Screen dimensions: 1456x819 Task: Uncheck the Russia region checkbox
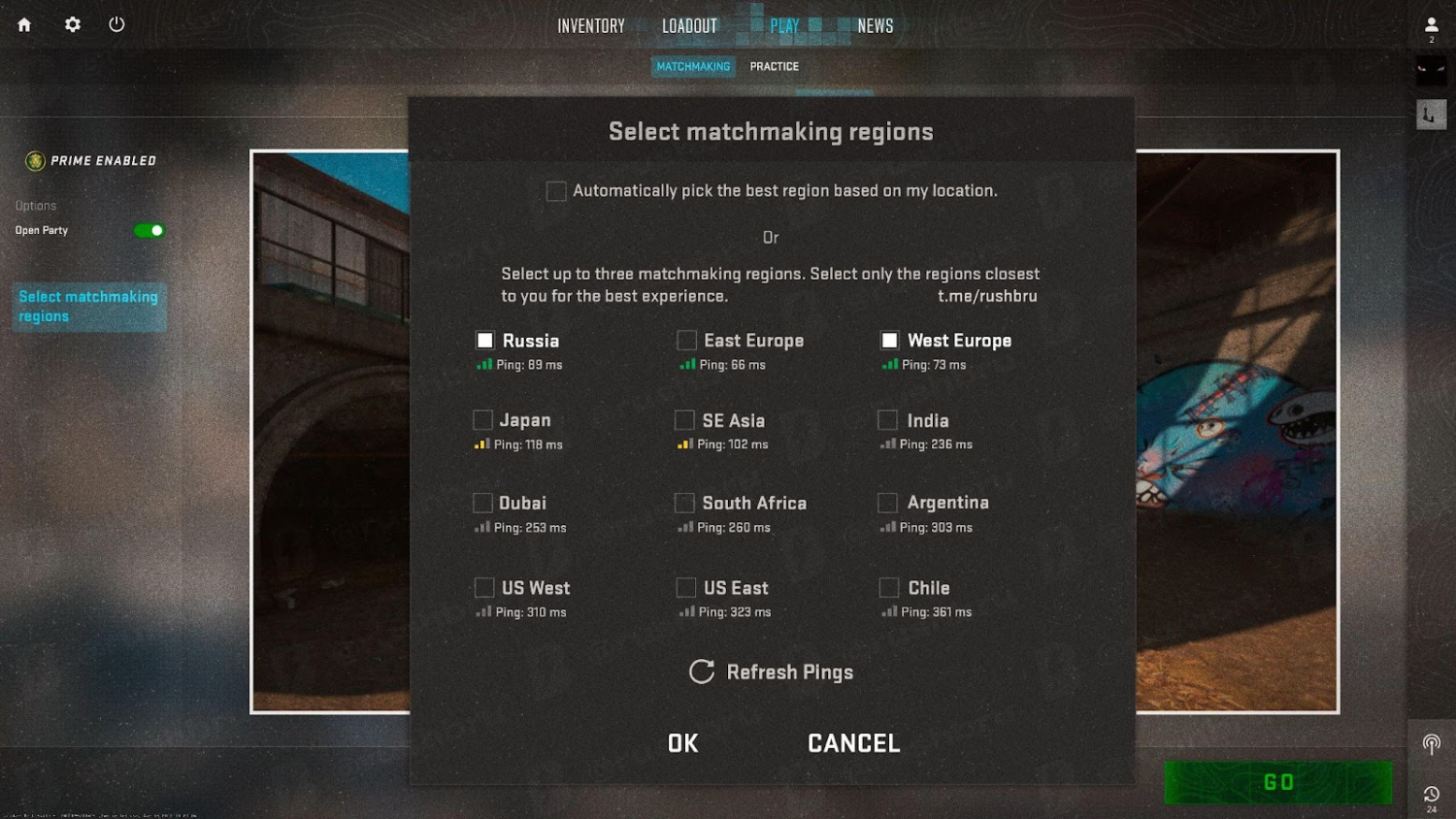tap(484, 340)
